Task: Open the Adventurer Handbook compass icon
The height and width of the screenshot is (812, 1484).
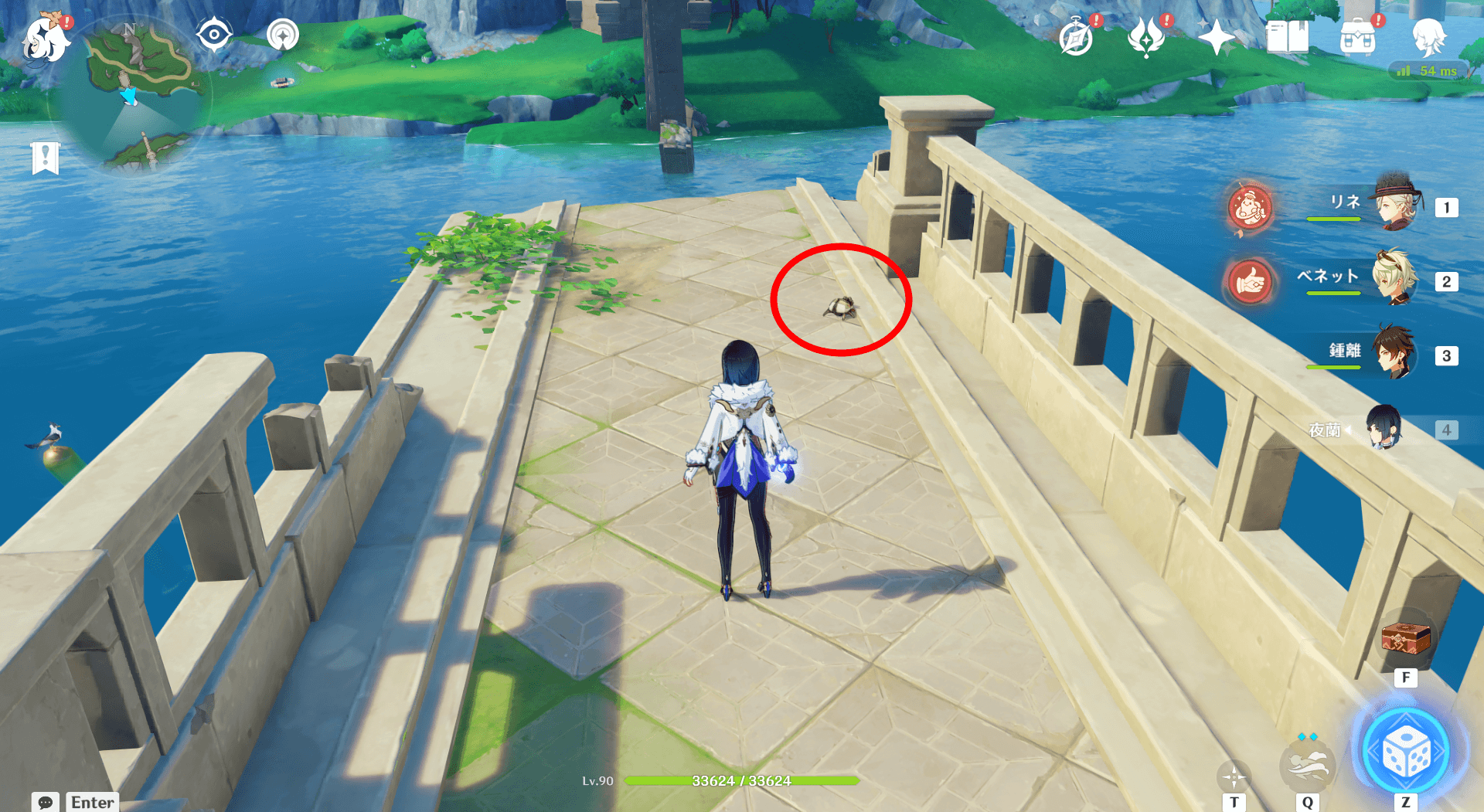Action: point(1076,36)
